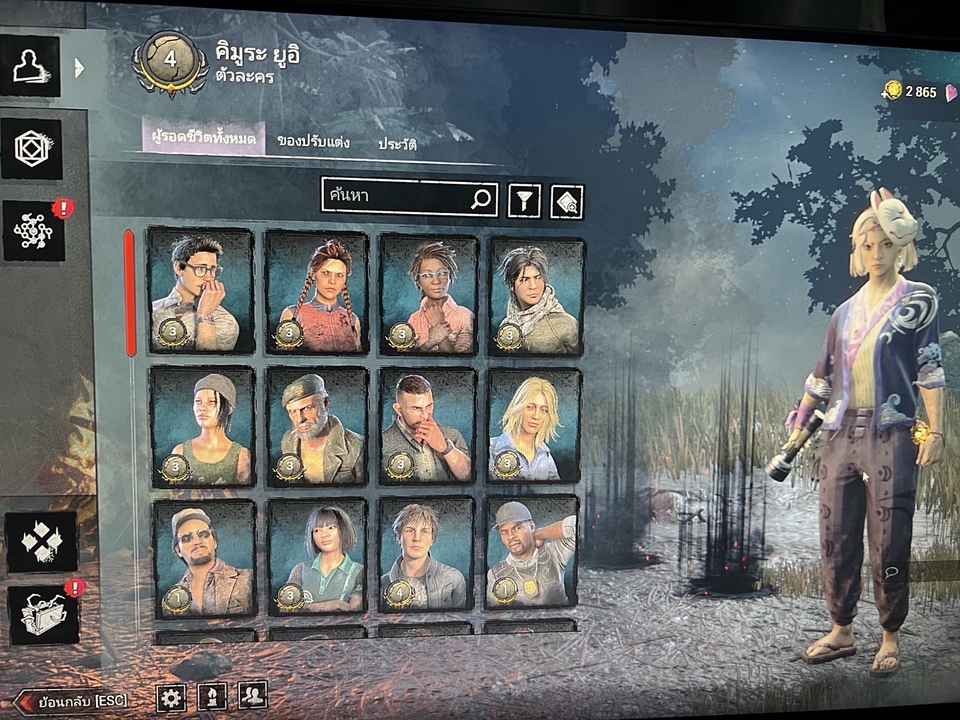This screenshot has height=720, width=960.
Task: Open the Bloodweb node icon with the alert
Action: coord(33,231)
